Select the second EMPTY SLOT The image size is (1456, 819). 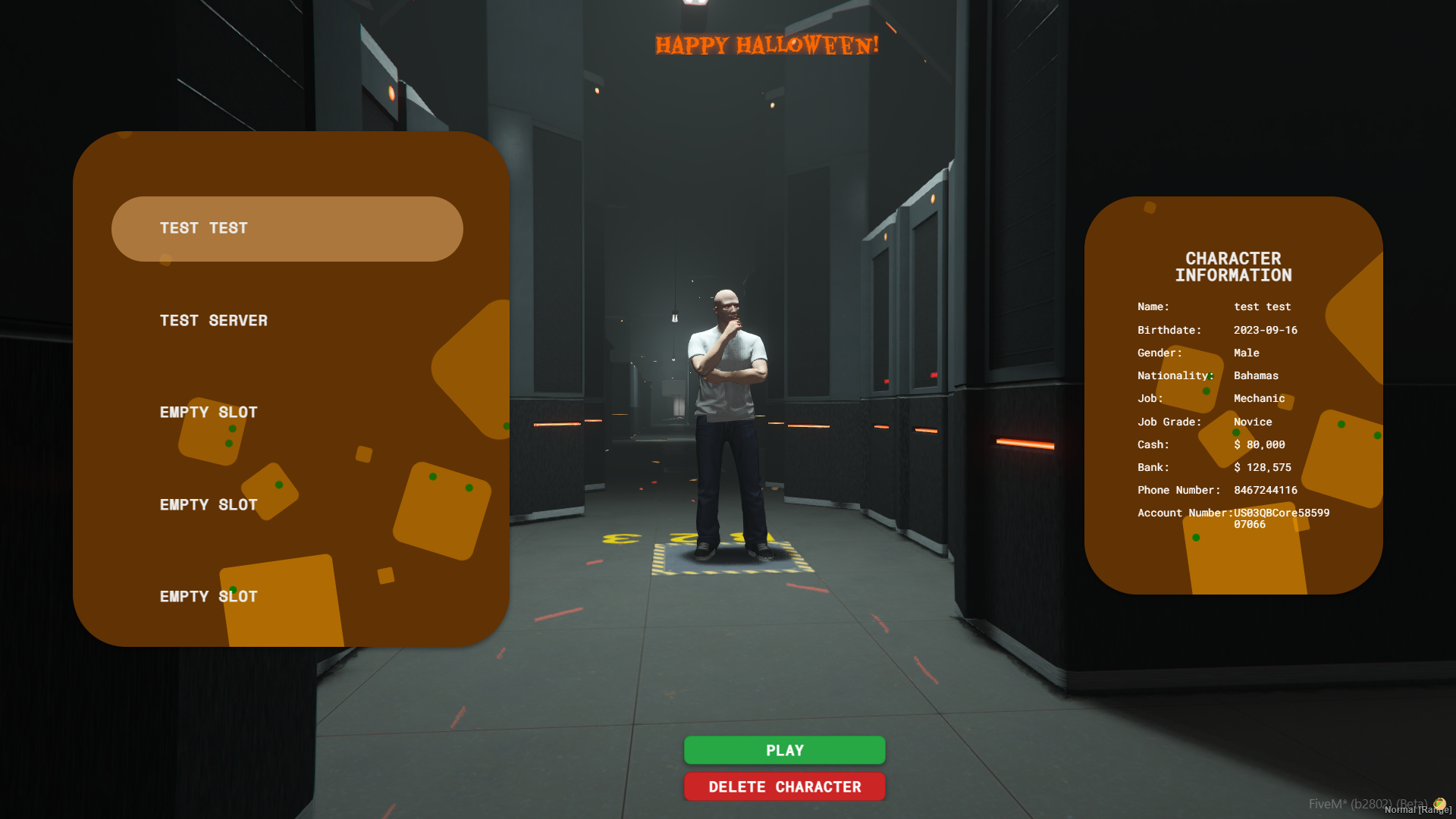click(x=208, y=504)
